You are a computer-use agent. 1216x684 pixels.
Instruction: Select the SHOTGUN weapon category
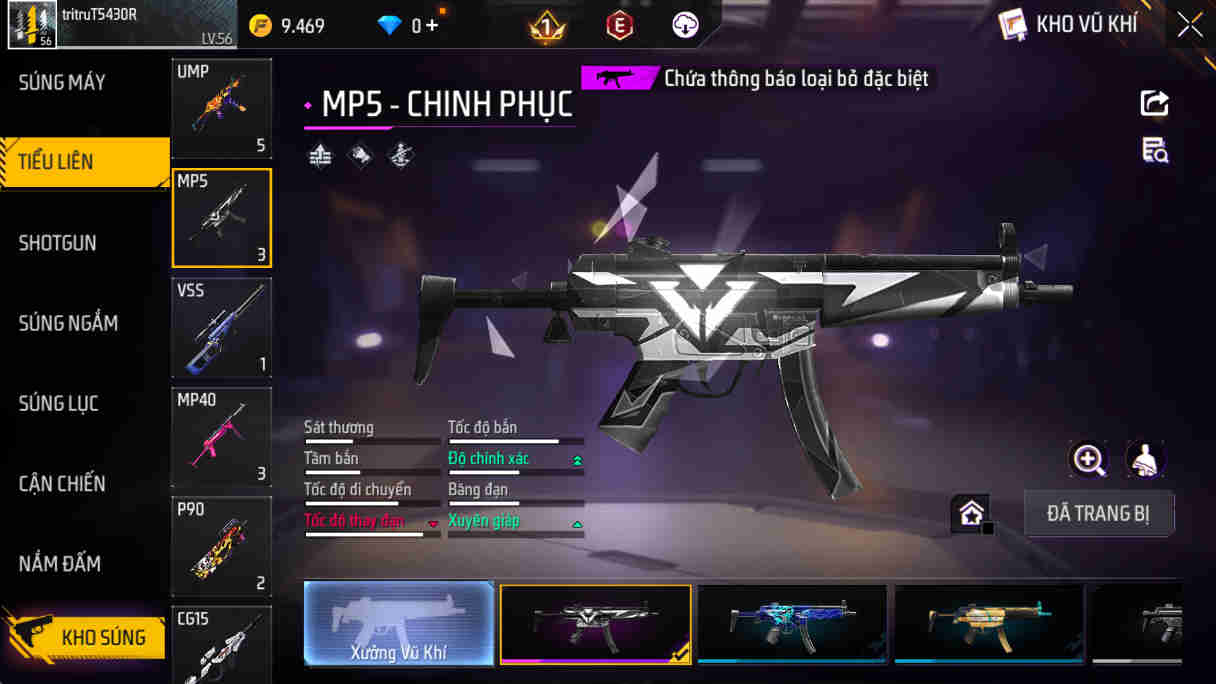(x=58, y=243)
